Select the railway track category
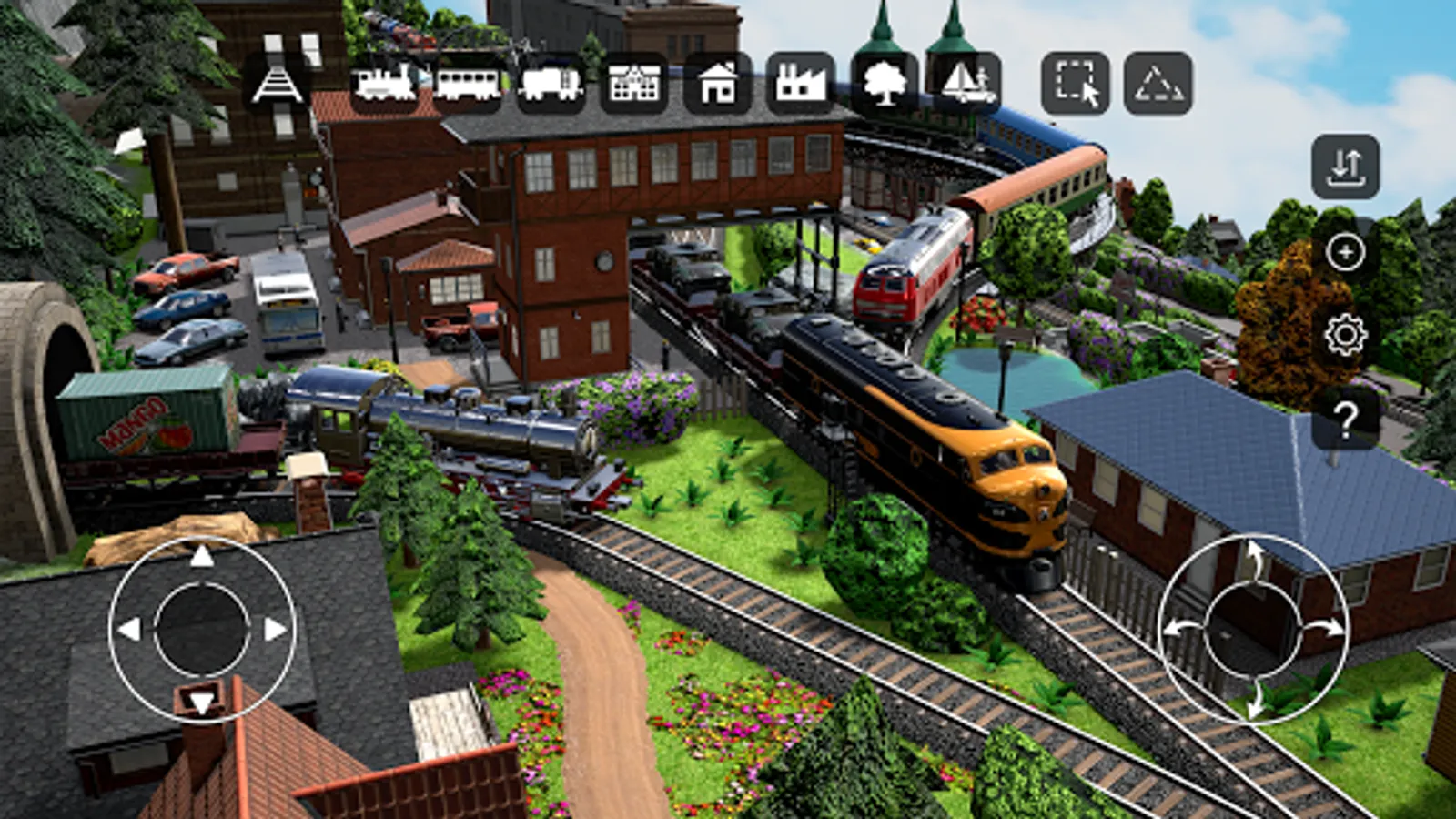This screenshot has height=819, width=1456. coord(277,84)
